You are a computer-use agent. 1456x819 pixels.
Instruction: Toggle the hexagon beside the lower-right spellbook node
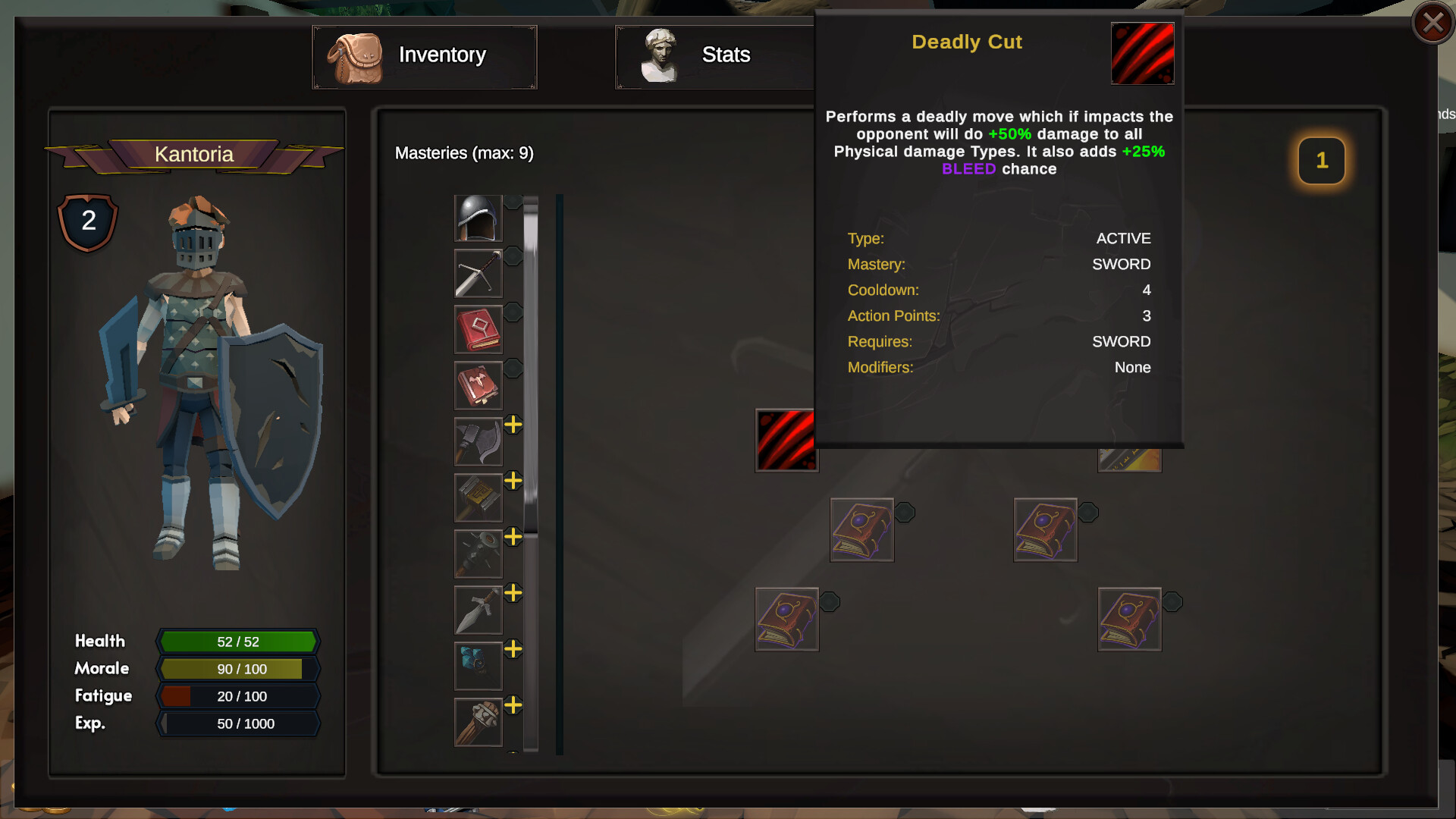coord(1175,603)
